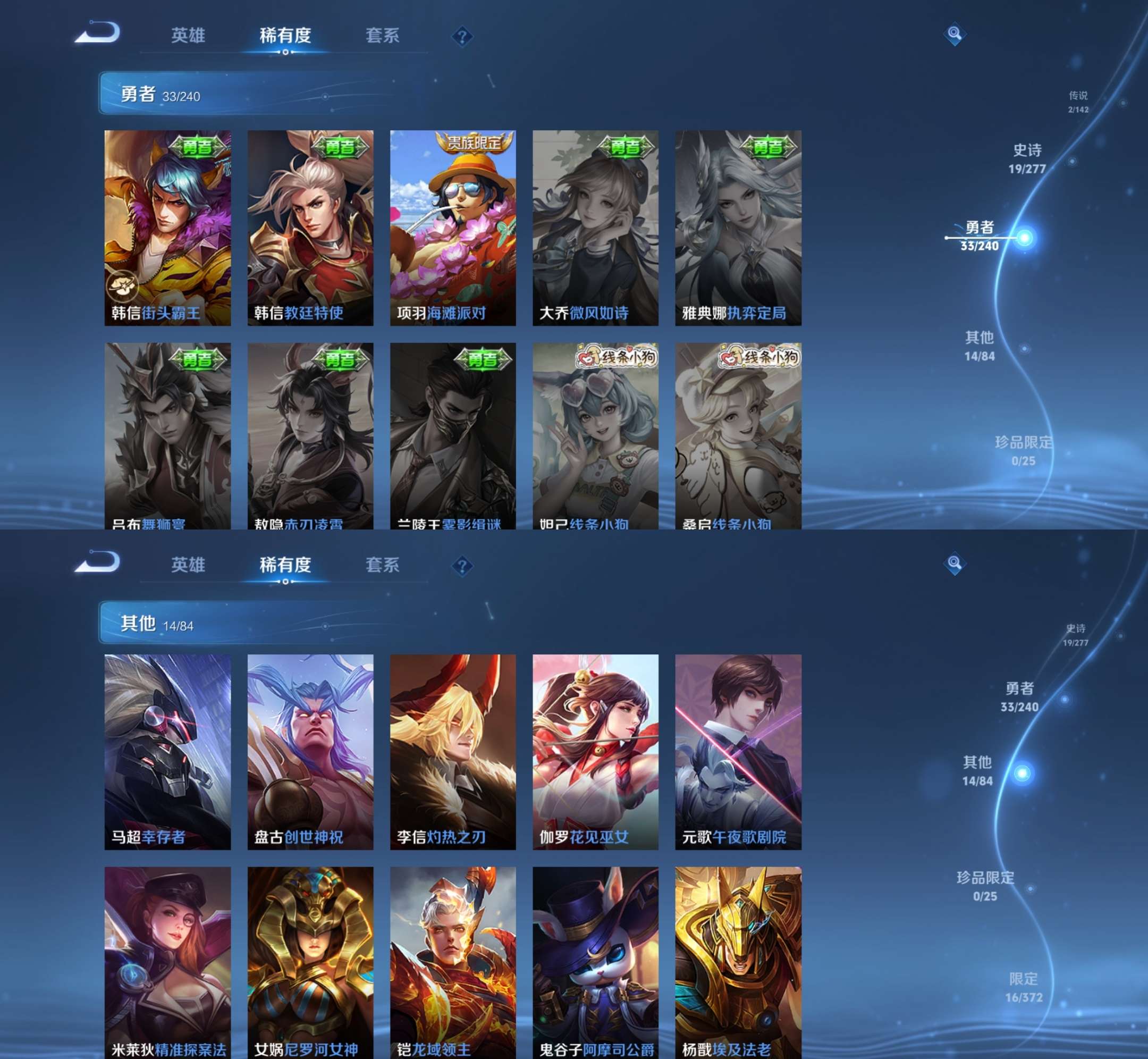Select Han Xin's 街头霸王 skin card
This screenshot has width=1148, height=1059.
tap(167, 228)
